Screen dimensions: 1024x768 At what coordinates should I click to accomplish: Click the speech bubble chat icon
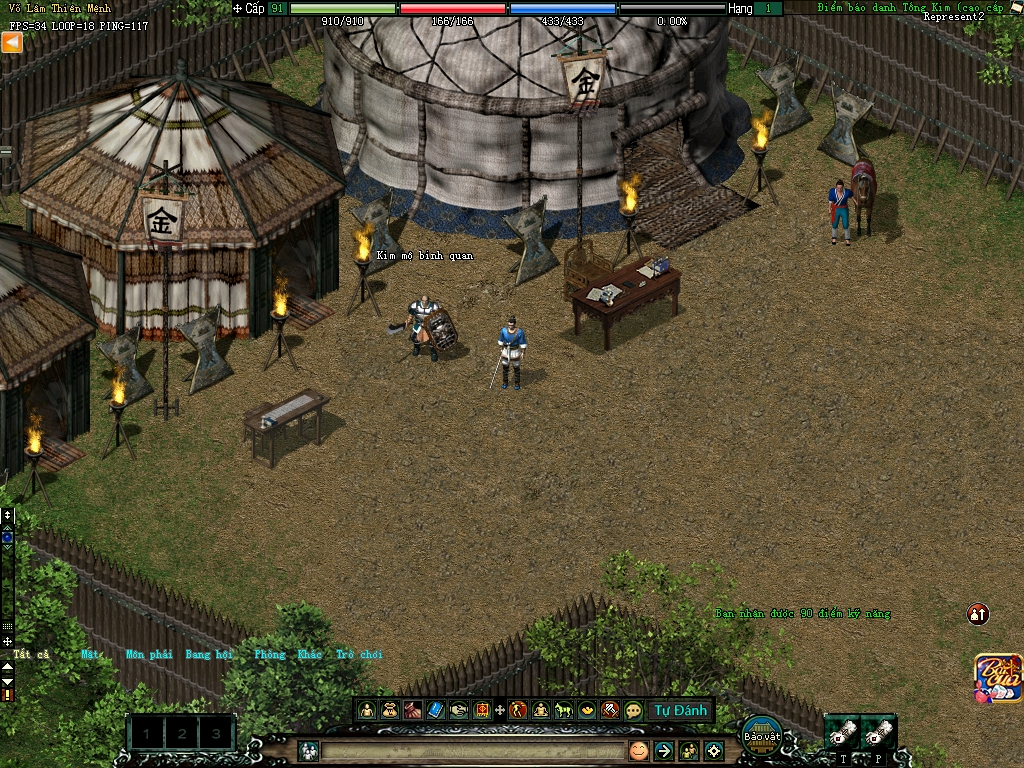tap(633, 710)
